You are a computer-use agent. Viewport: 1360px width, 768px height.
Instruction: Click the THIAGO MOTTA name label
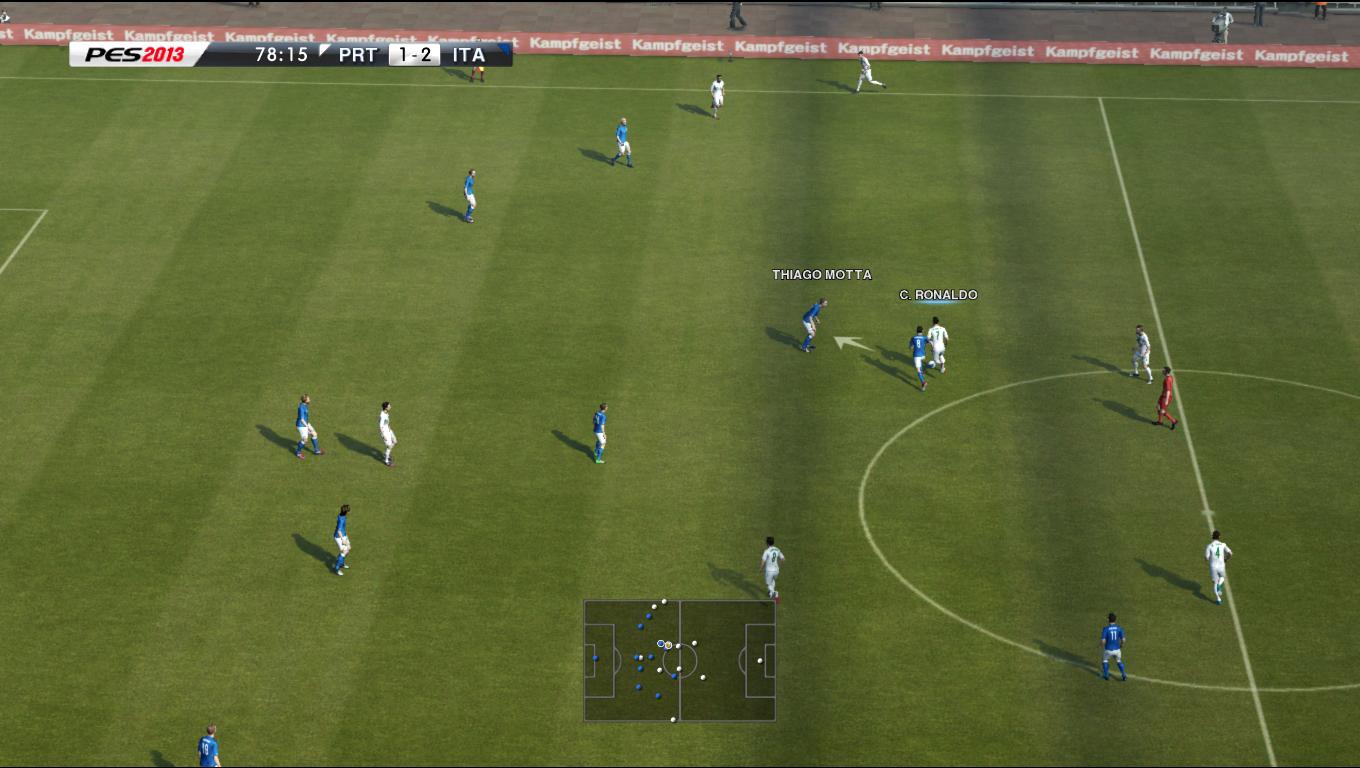(x=821, y=273)
